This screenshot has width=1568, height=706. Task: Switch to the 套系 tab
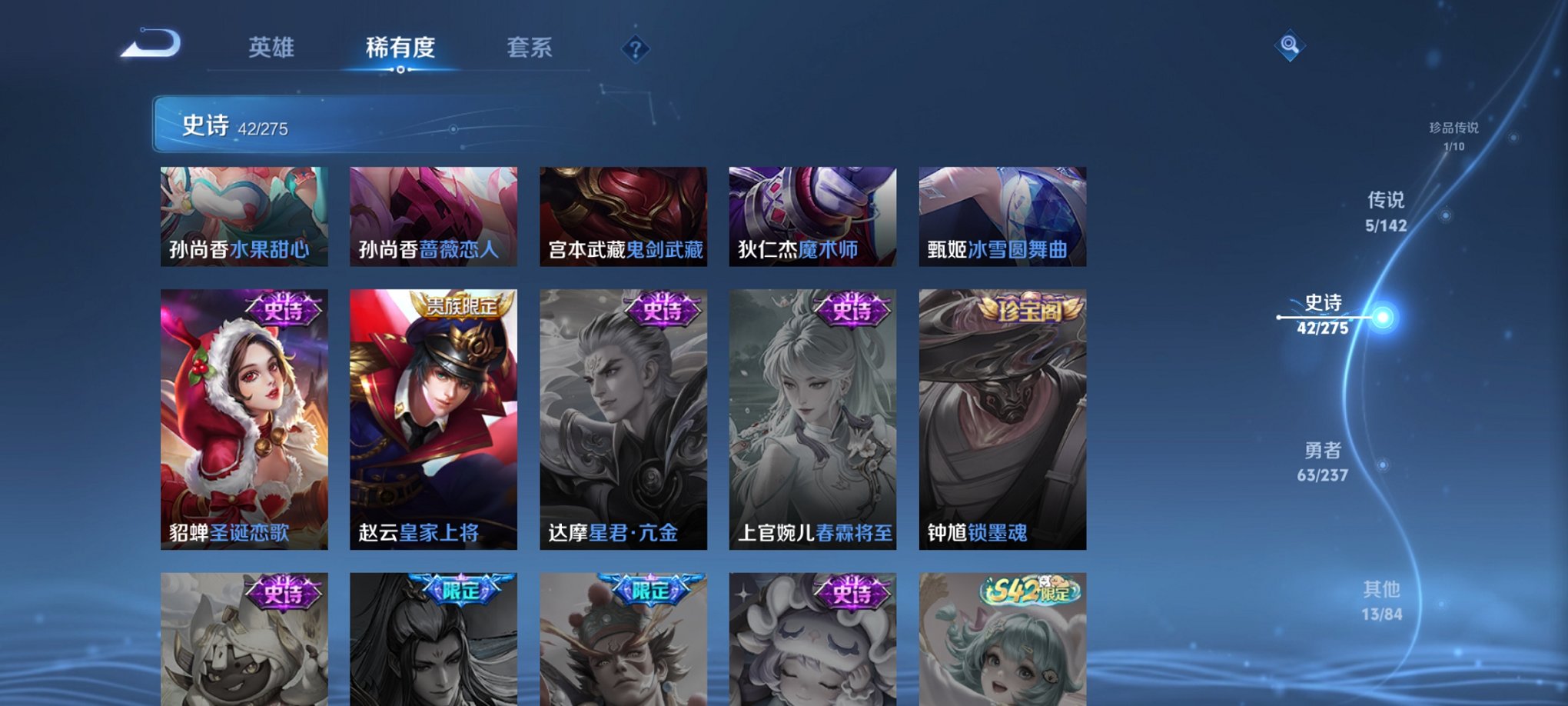point(530,48)
